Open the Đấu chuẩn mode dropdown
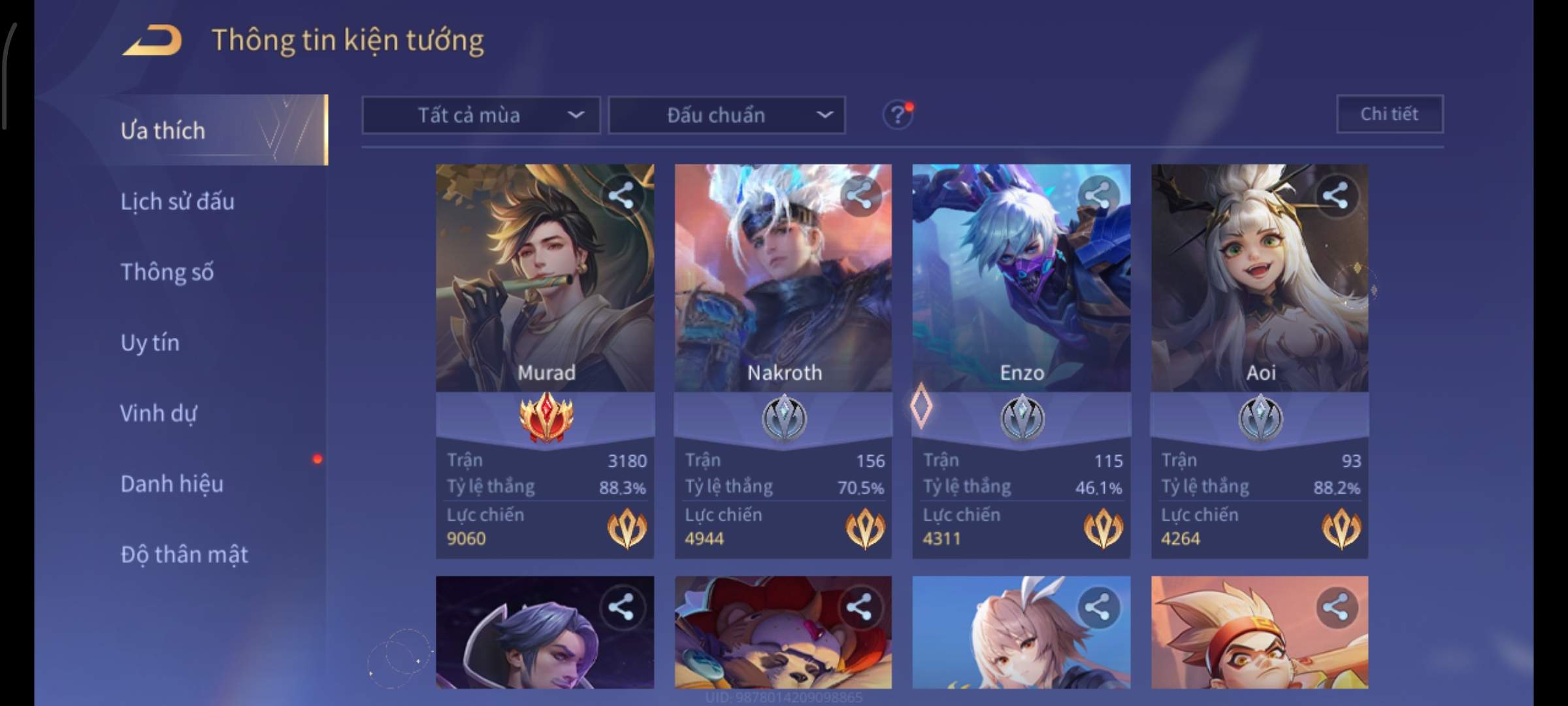This screenshot has width=1568, height=706. tap(727, 116)
